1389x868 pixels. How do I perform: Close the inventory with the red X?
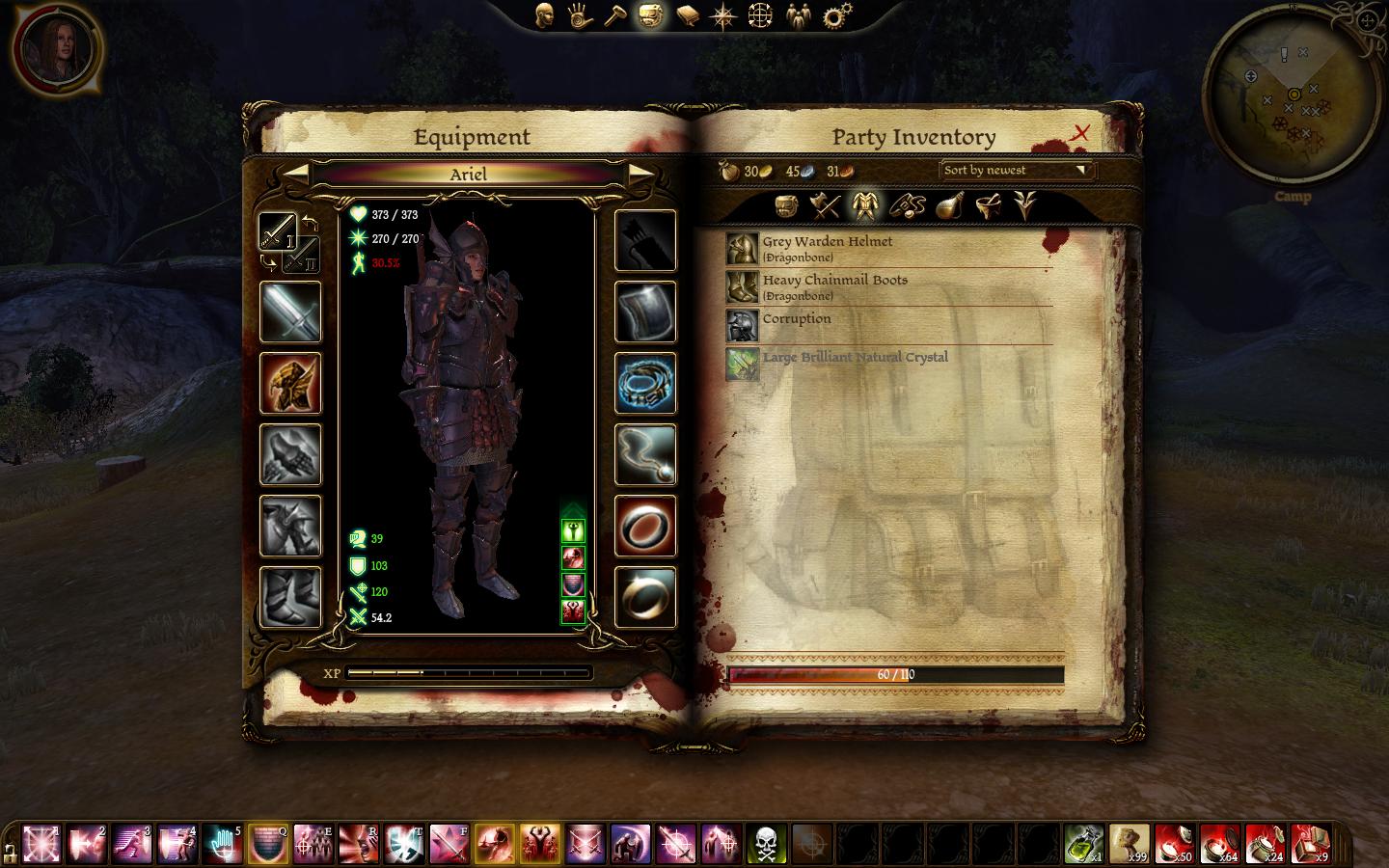pos(1080,132)
